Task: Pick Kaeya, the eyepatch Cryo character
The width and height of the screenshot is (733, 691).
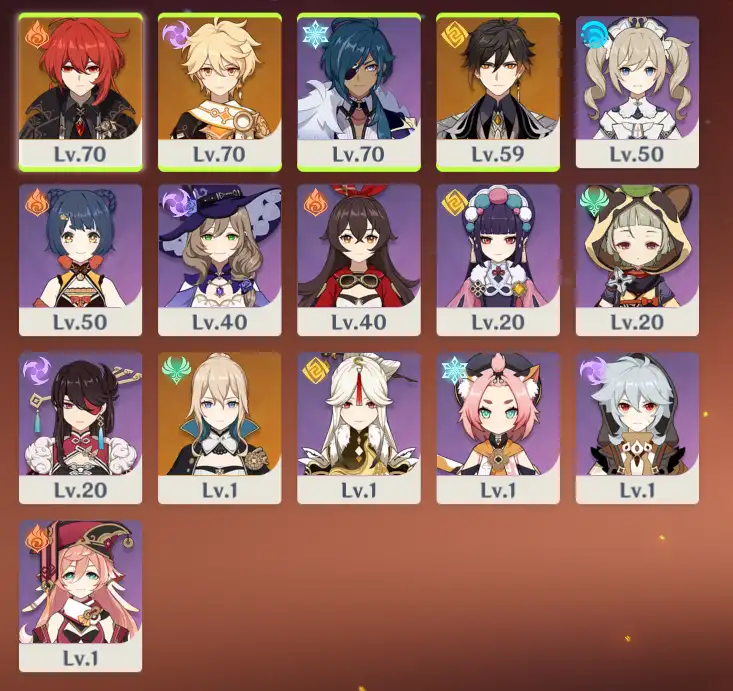Action: coord(359,90)
